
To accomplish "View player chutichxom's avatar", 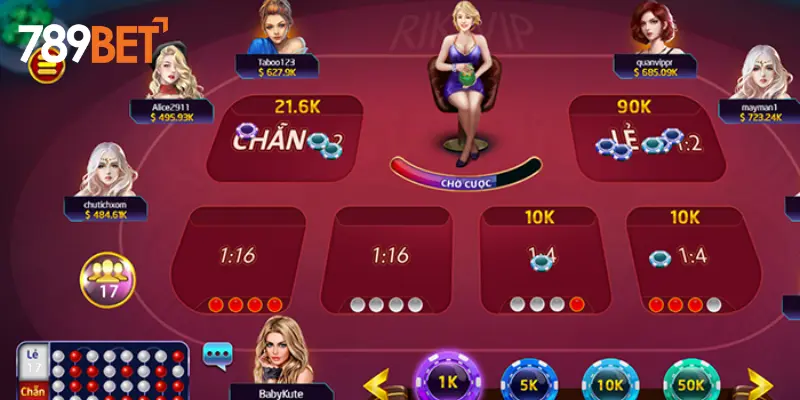I will [108, 170].
